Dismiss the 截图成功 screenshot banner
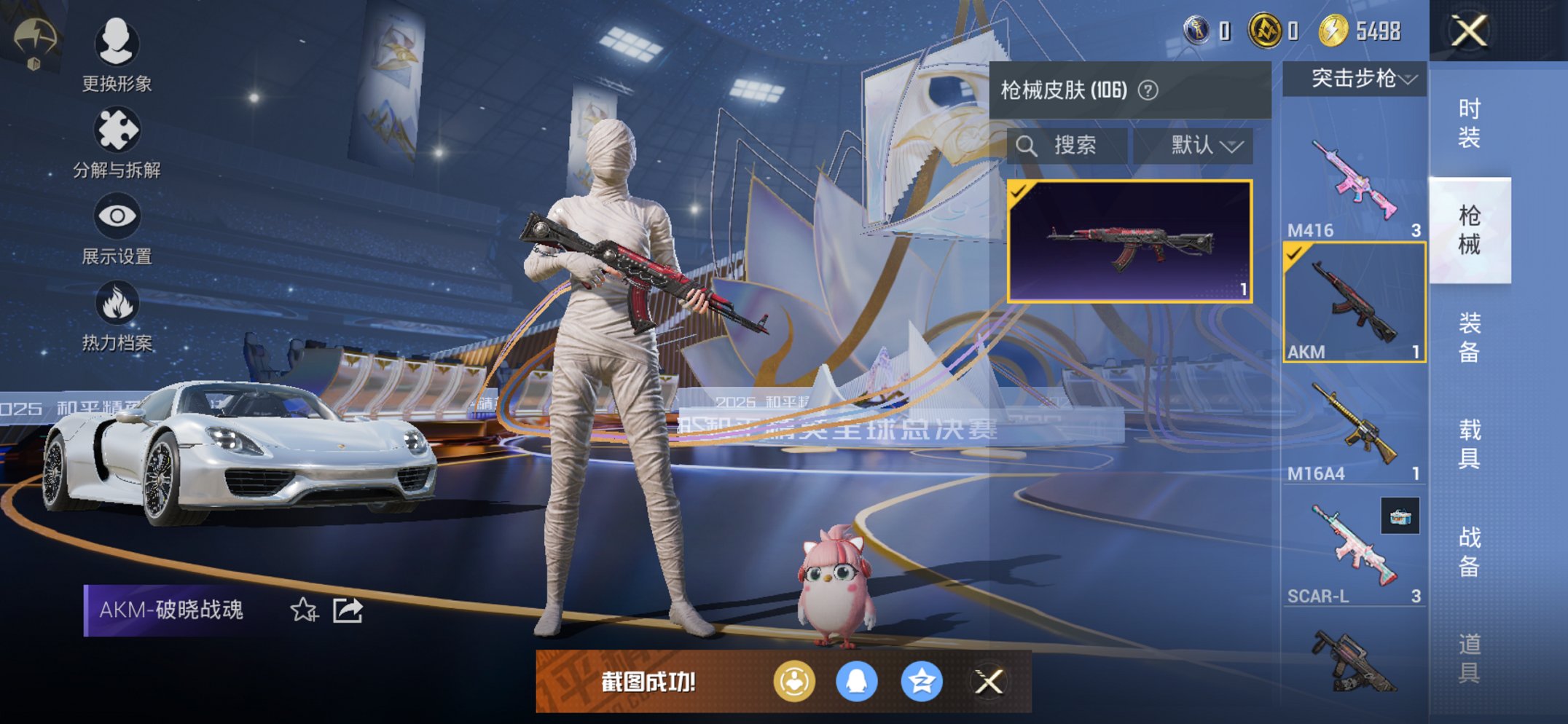Viewport: 1568px width, 724px height. pyautogui.click(x=989, y=682)
